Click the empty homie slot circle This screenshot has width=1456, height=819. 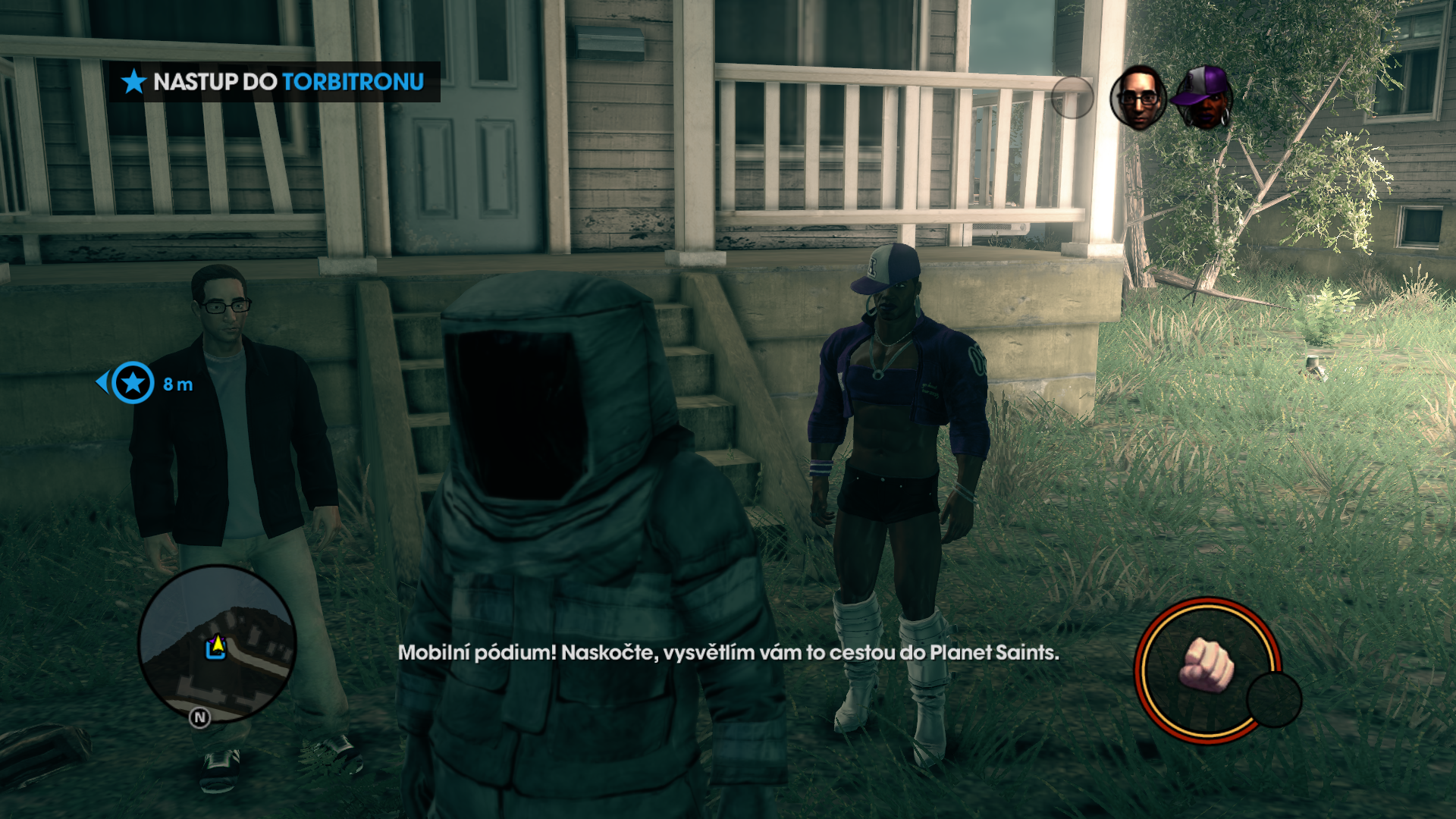1072,98
